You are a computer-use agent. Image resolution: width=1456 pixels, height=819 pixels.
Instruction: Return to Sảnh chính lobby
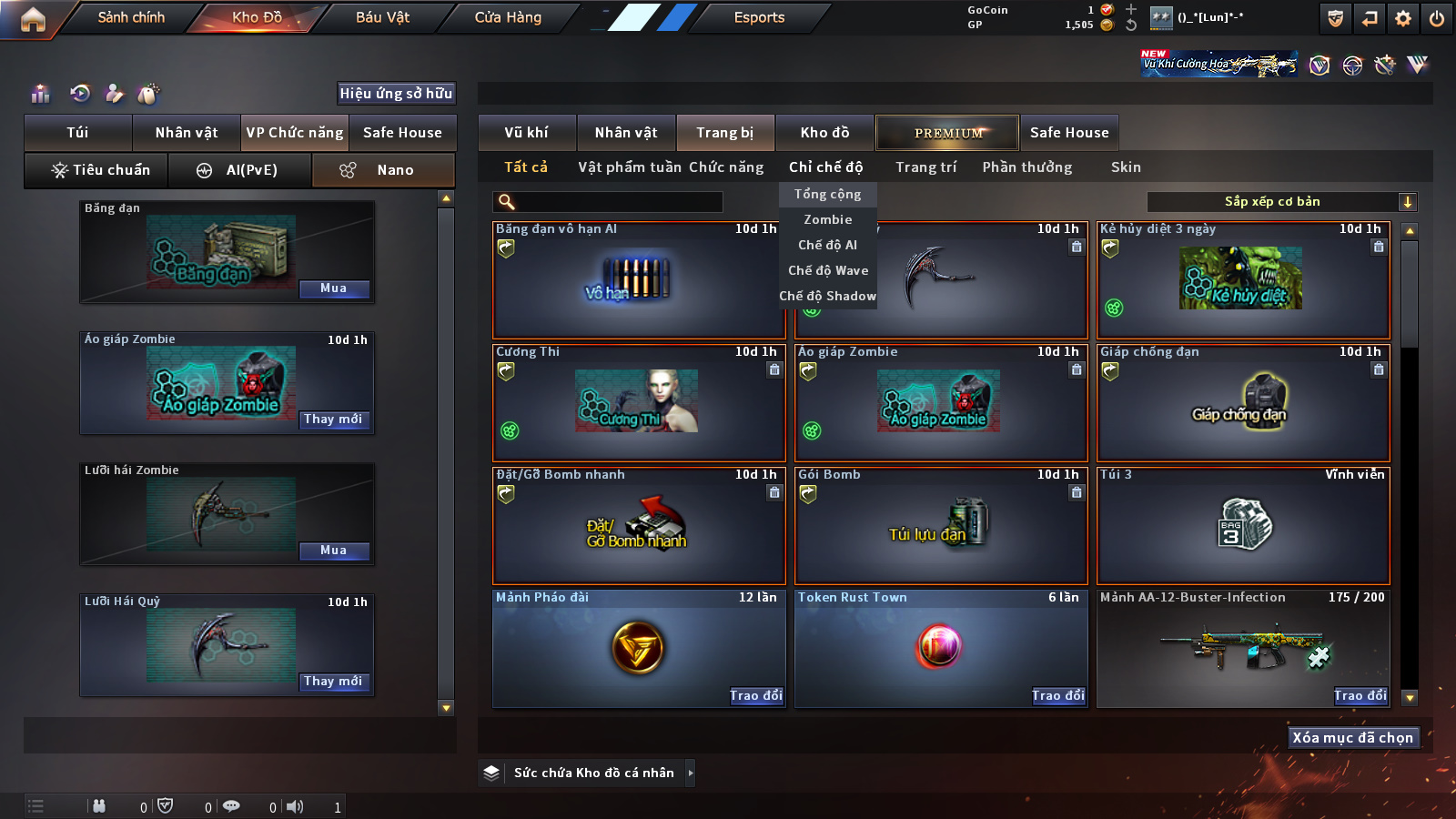131,17
